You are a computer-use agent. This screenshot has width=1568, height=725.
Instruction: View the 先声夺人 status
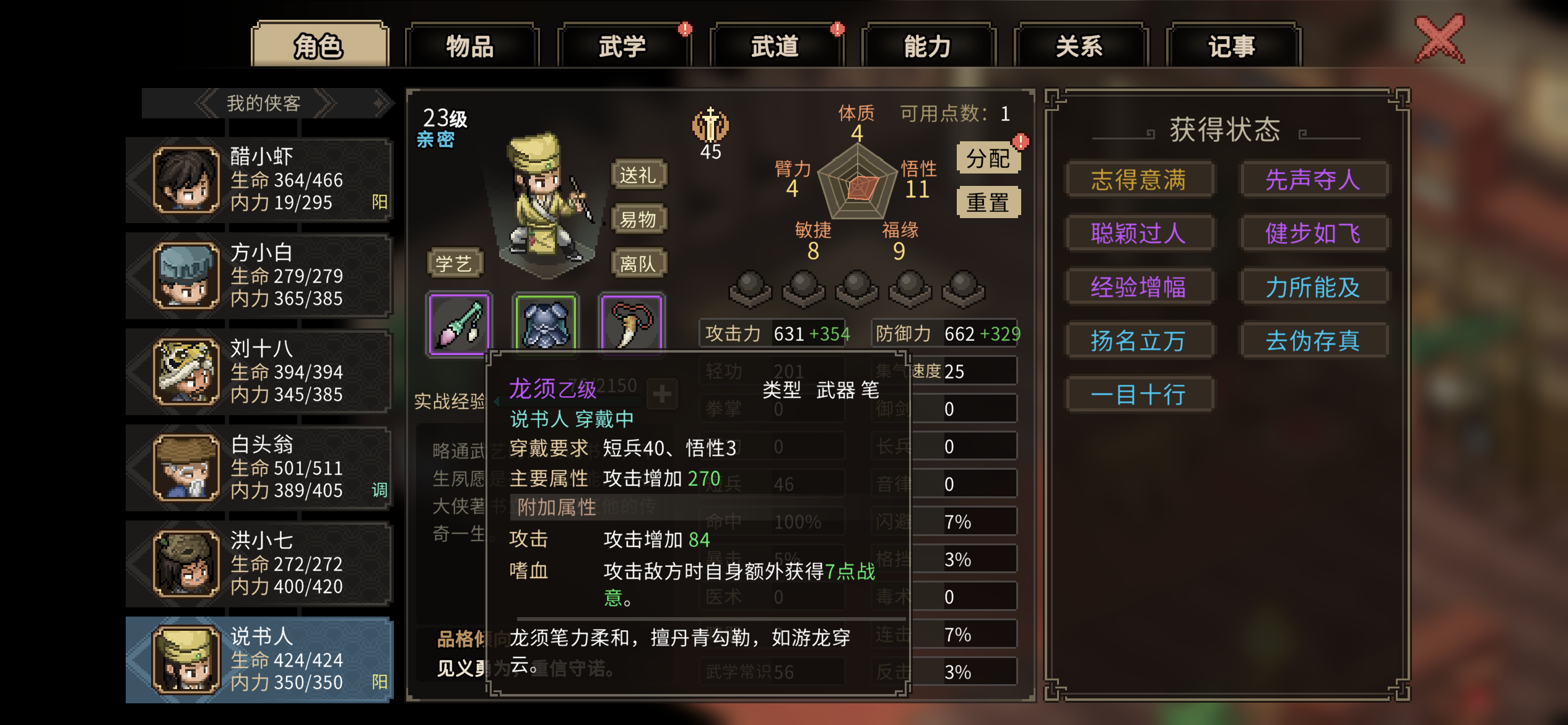tap(1313, 180)
